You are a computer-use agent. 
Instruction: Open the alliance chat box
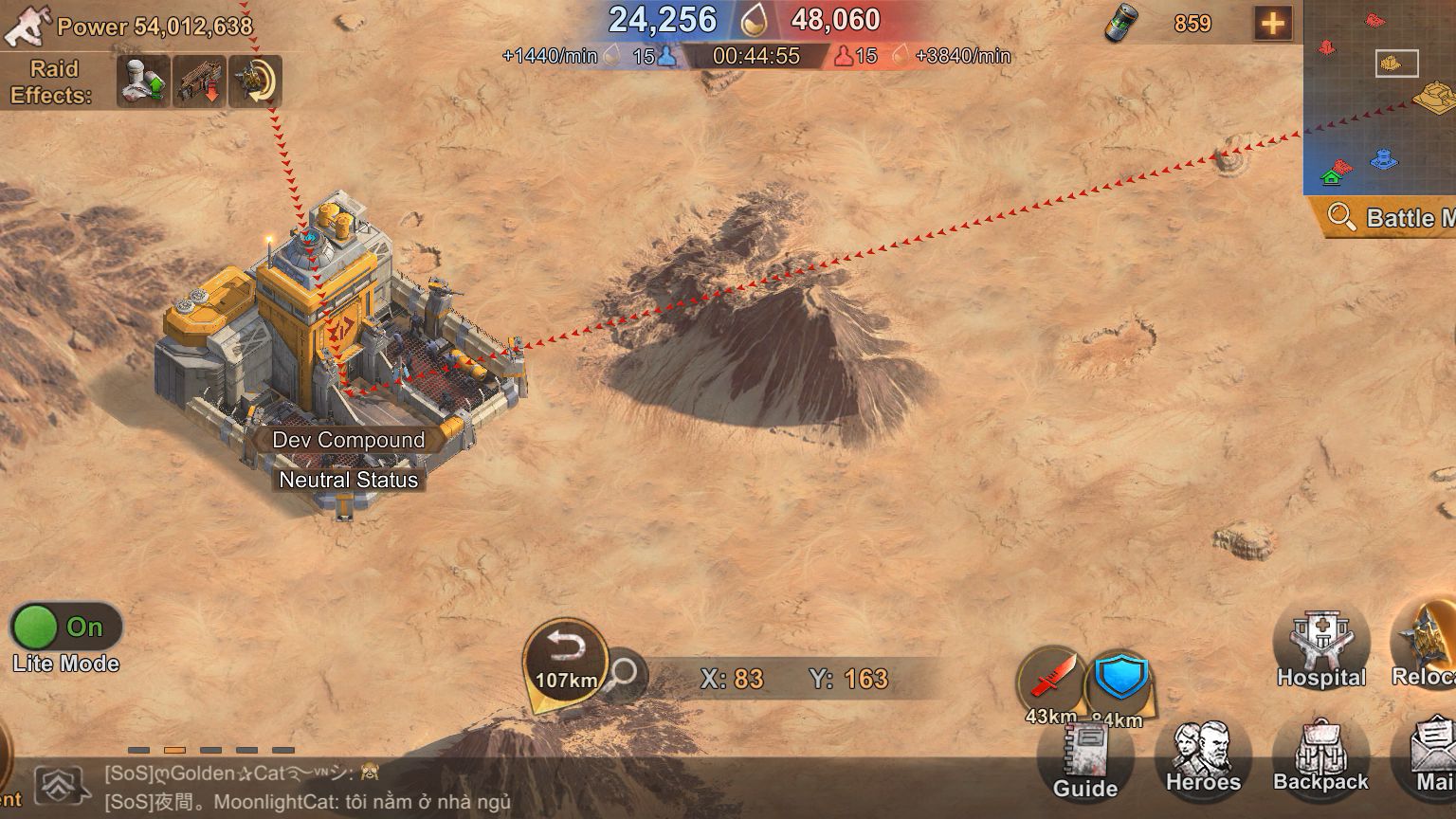(303, 788)
